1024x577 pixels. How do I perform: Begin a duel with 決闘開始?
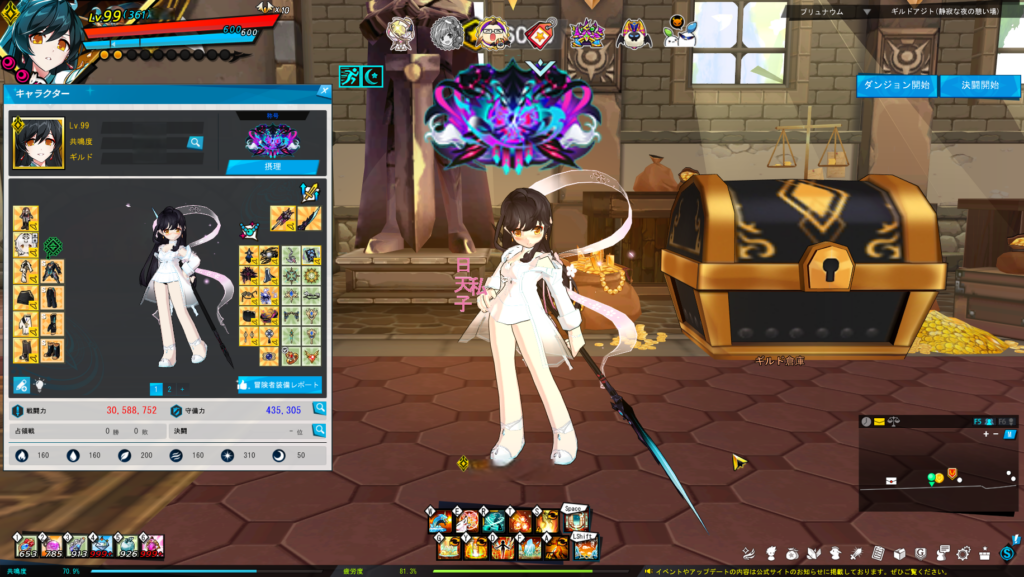(972, 85)
